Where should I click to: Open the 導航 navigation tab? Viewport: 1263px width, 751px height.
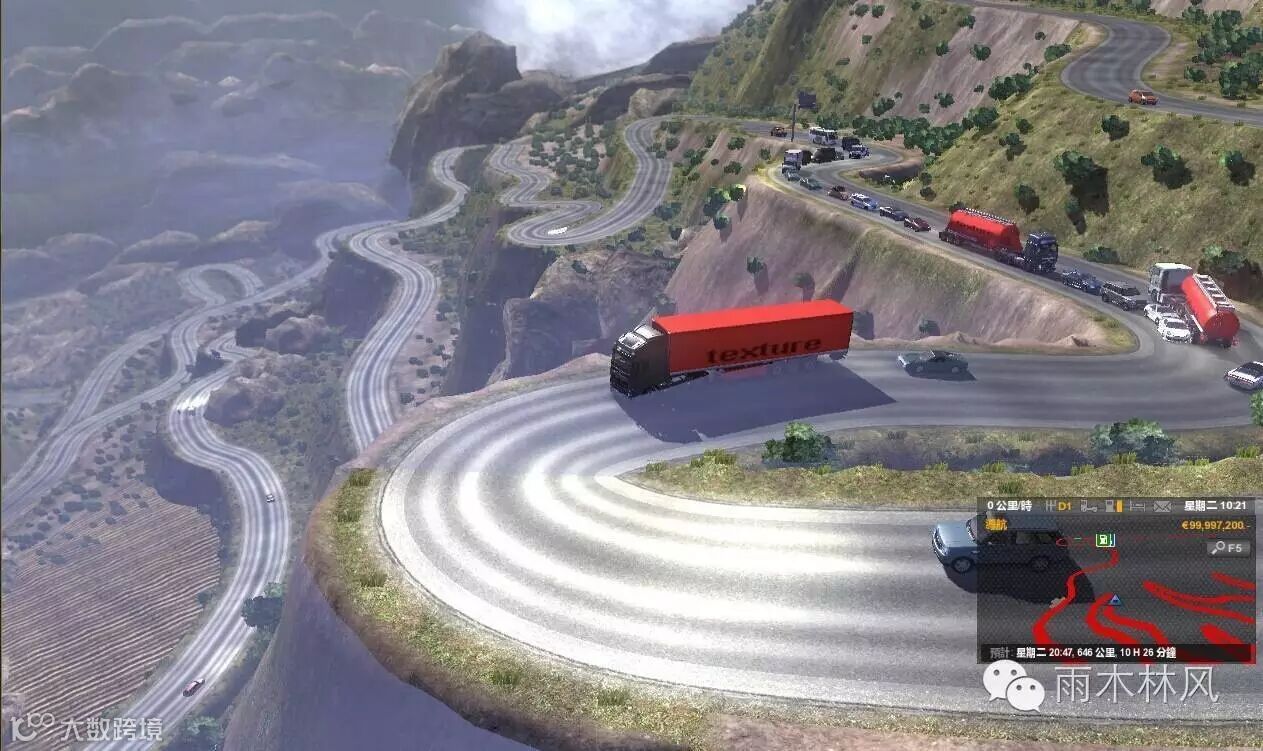[x=997, y=525]
